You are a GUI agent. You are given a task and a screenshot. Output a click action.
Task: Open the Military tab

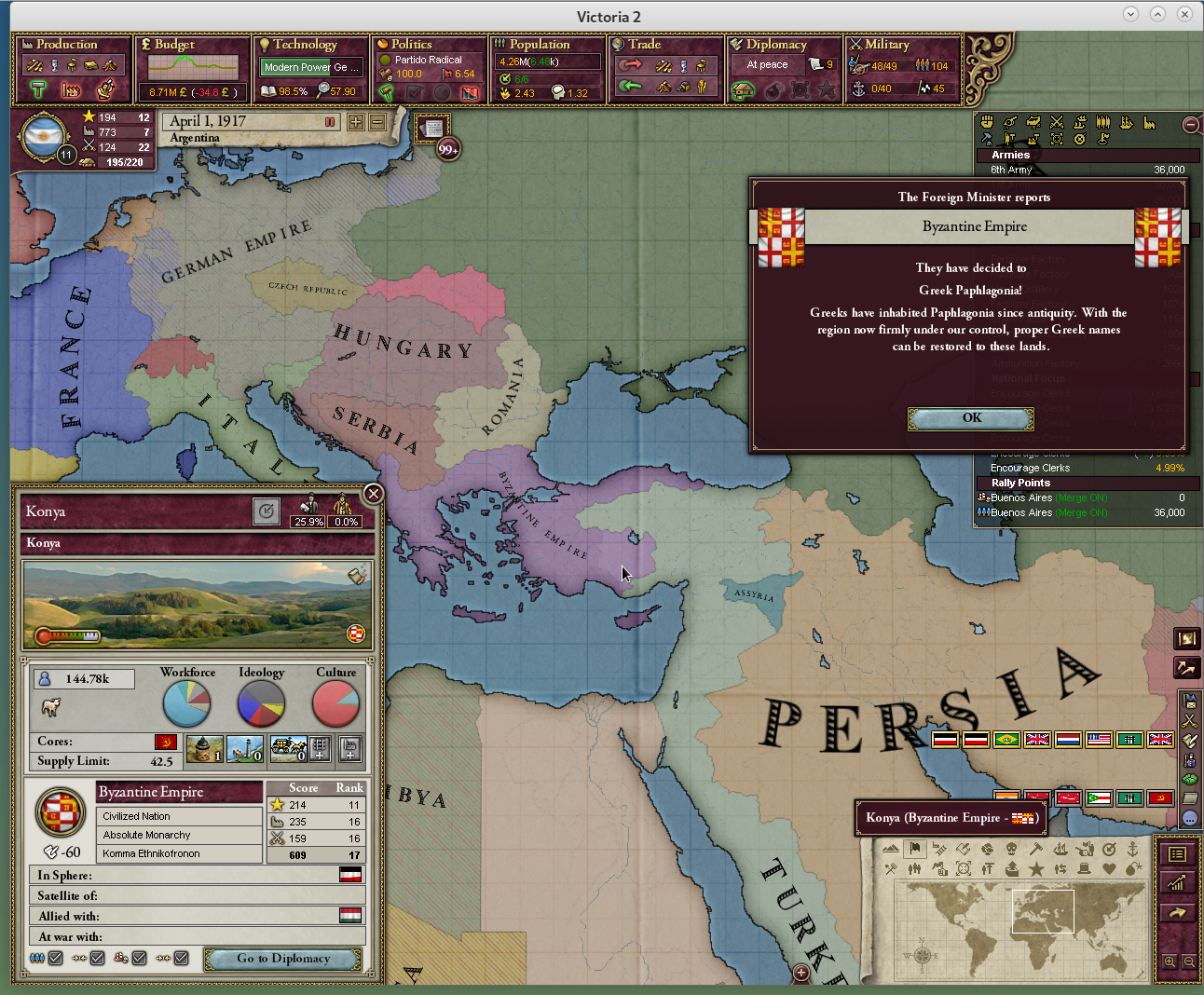click(x=886, y=45)
